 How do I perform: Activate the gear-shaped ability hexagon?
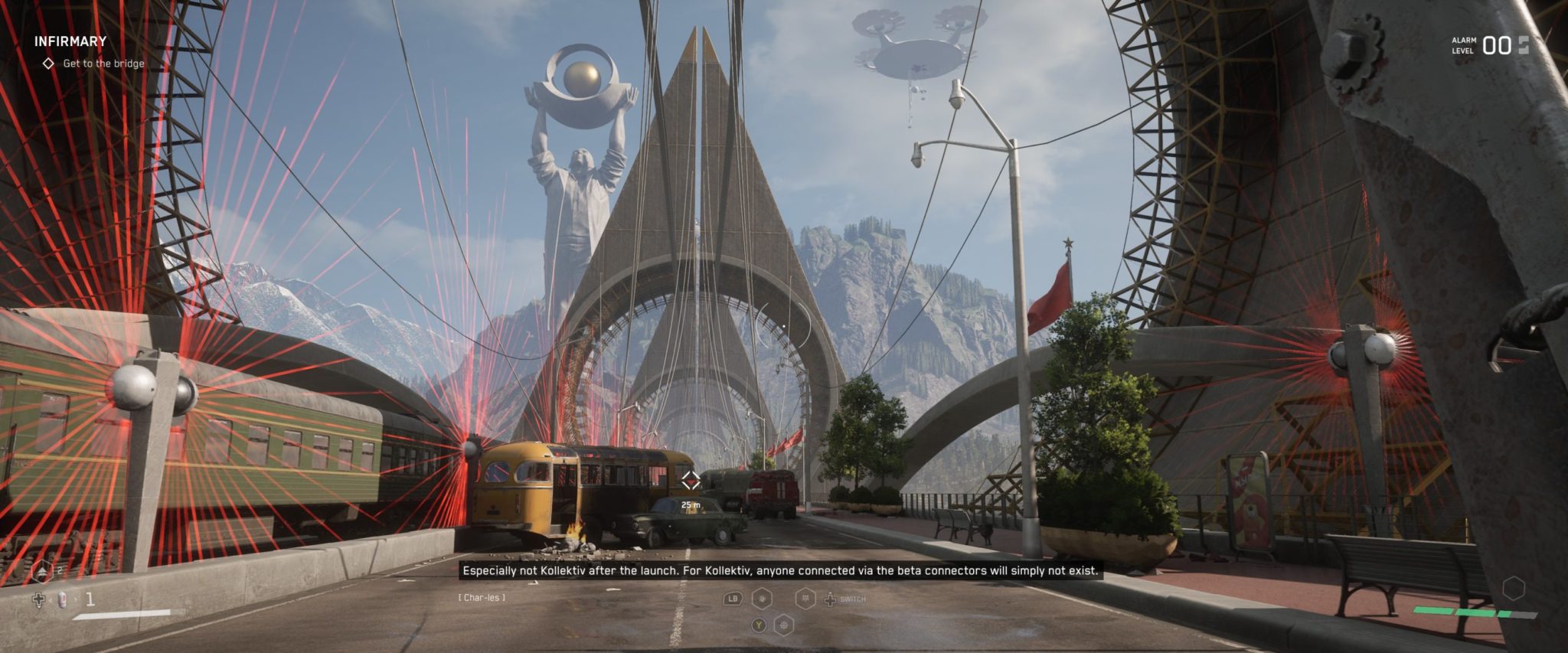coord(784,625)
